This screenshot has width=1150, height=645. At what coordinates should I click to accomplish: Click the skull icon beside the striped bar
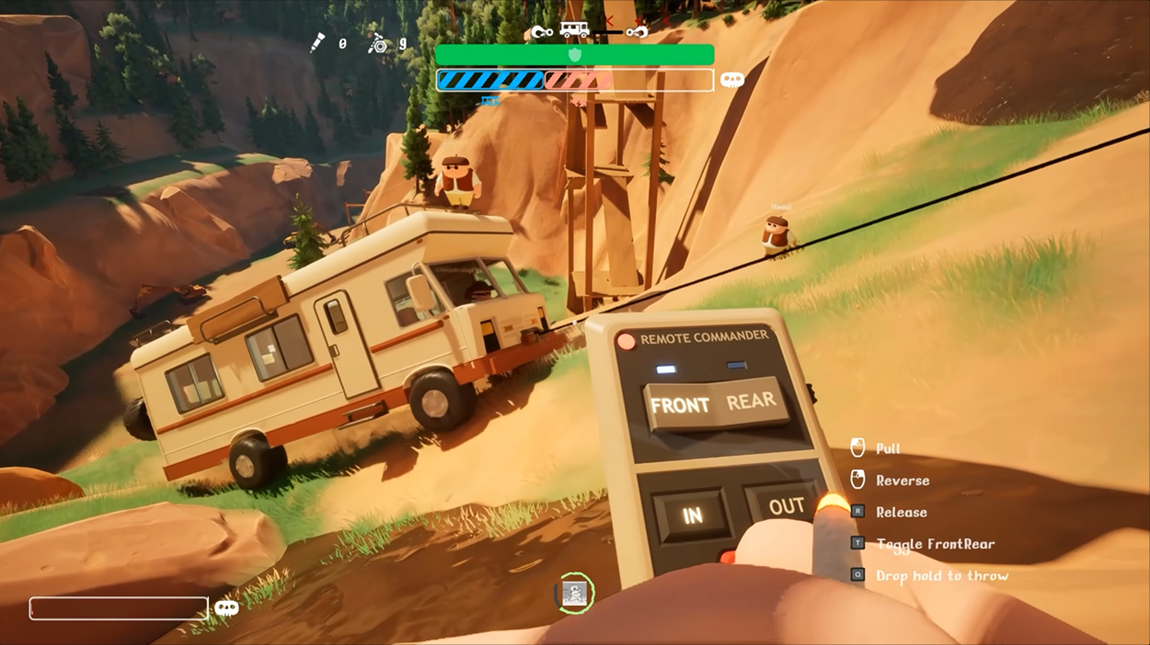(732, 80)
